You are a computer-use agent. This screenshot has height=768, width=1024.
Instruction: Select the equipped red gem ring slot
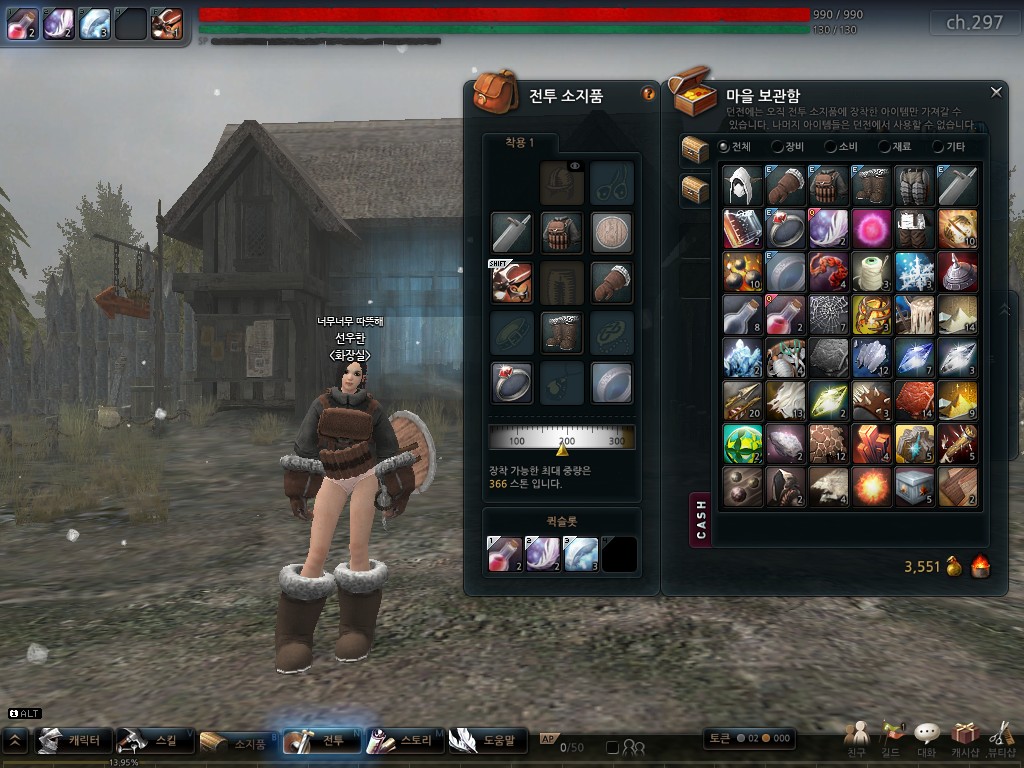pos(511,382)
